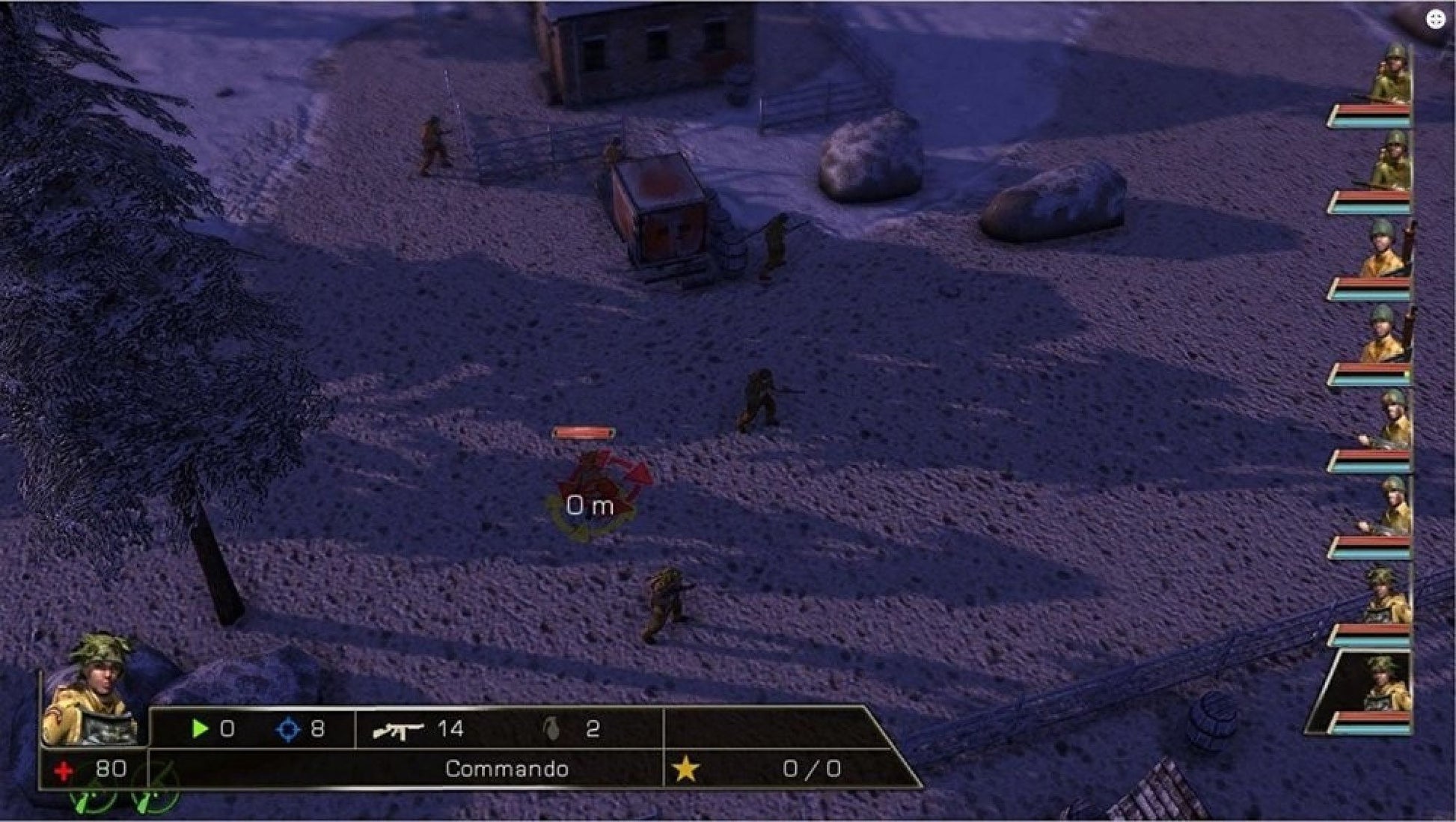The height and width of the screenshot is (822, 1456).
Task: Select the grenade icon in the weapon bar
Action: tap(552, 729)
